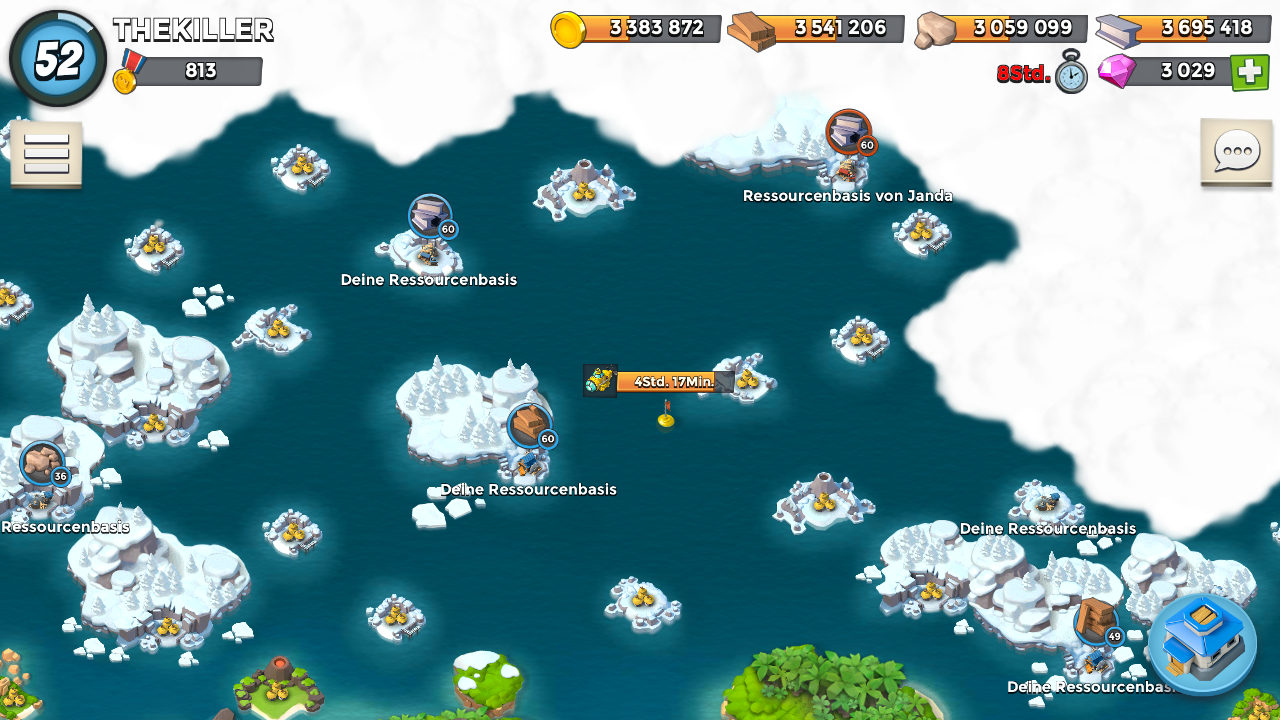Return to home base via the blue building button
The width and height of the screenshot is (1280, 720).
[x=1202, y=644]
